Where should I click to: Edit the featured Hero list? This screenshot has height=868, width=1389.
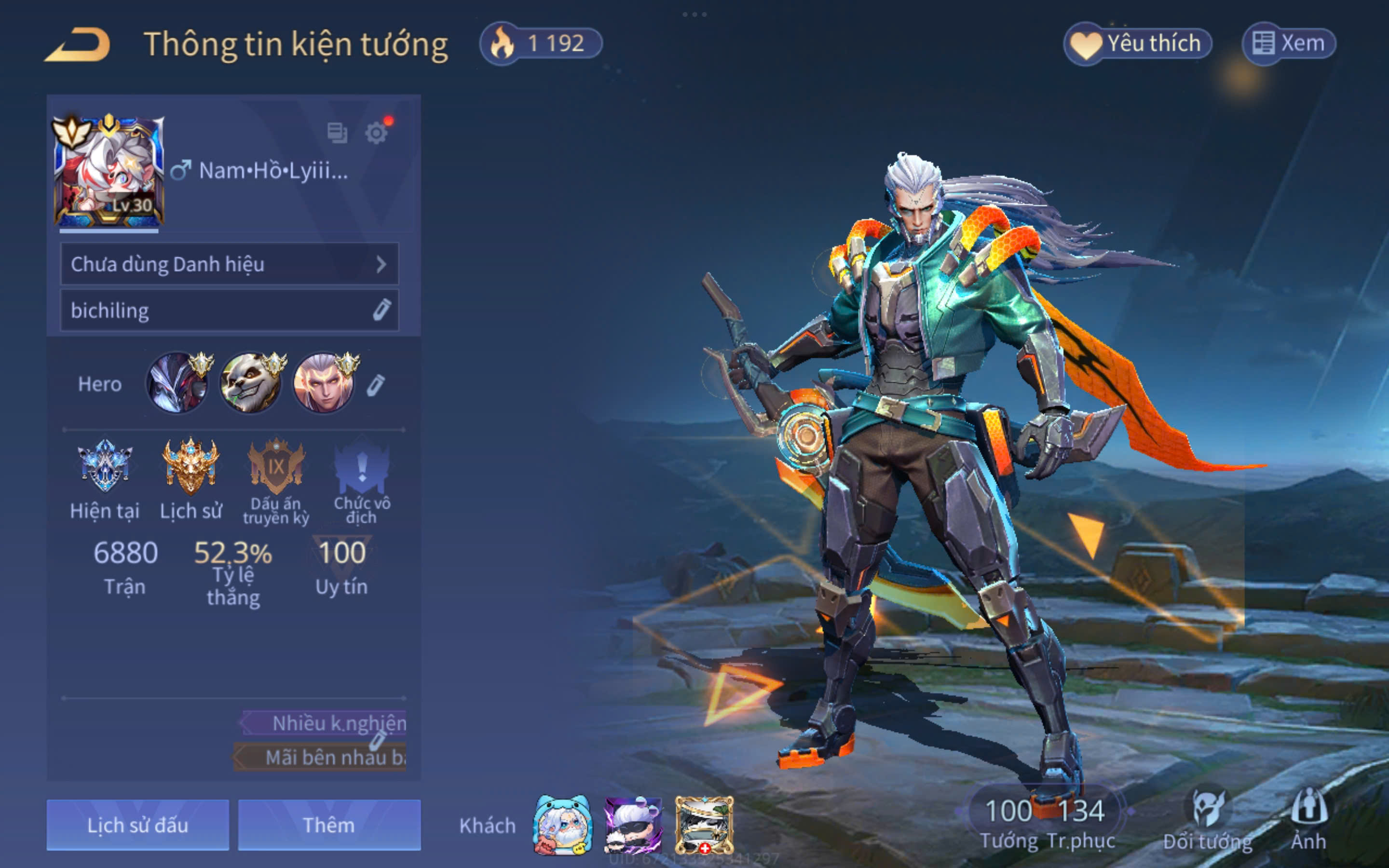tap(375, 385)
